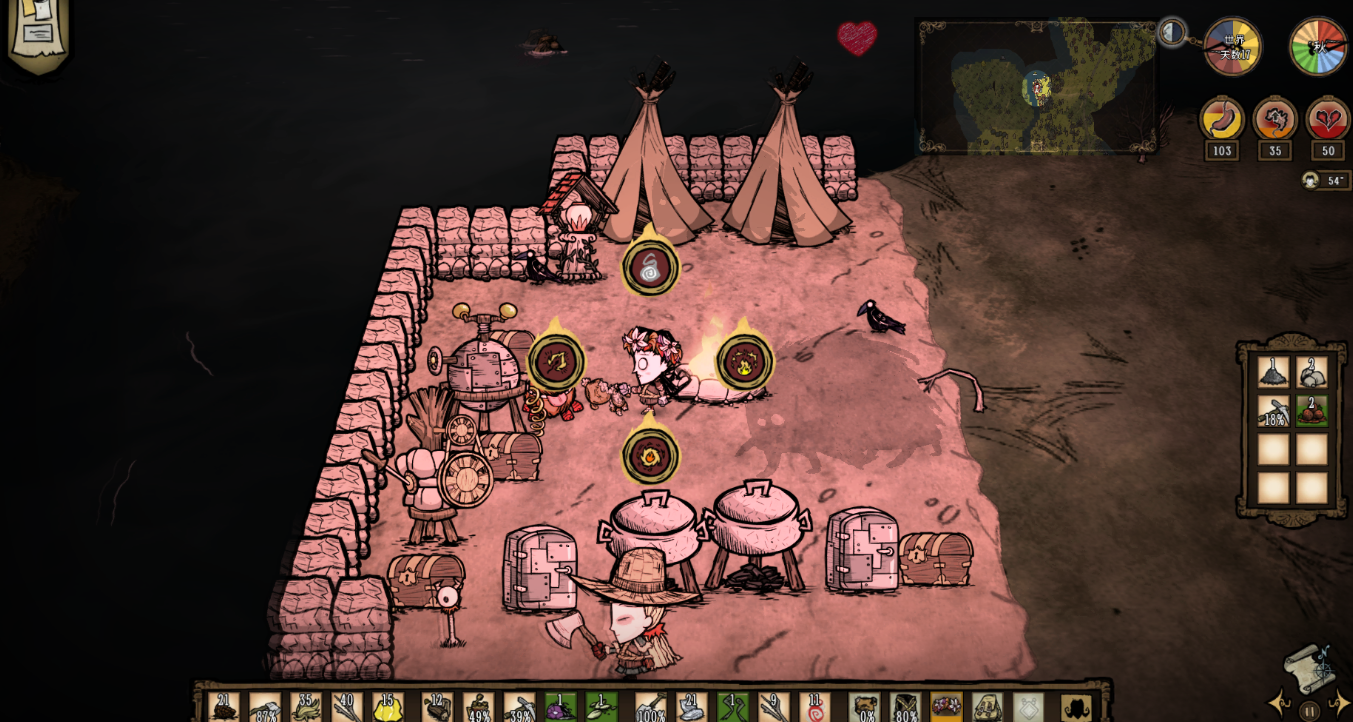1353x722 pixels.
Task: Open the map scroll icon
Action: coord(1308,668)
